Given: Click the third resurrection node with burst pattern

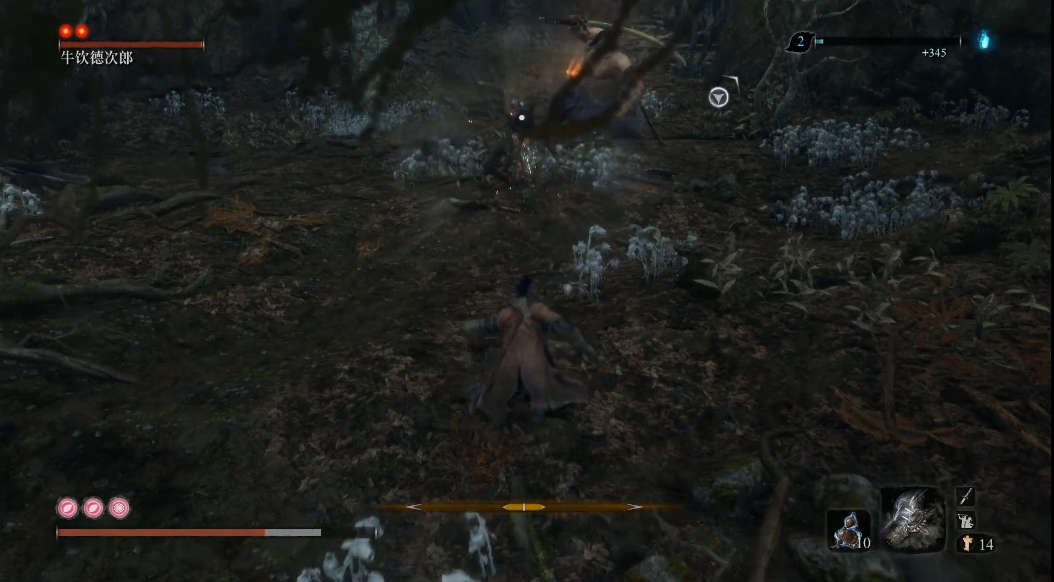Looking at the screenshot, I should pos(119,507).
